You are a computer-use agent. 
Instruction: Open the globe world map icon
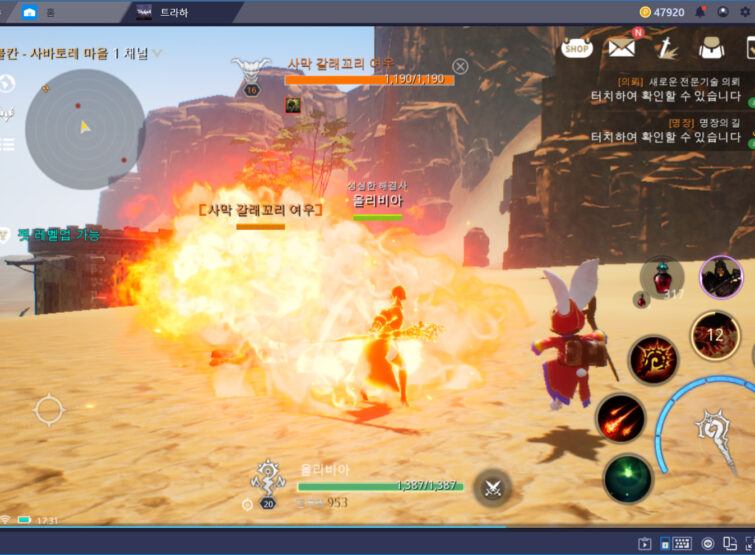(x=7, y=82)
